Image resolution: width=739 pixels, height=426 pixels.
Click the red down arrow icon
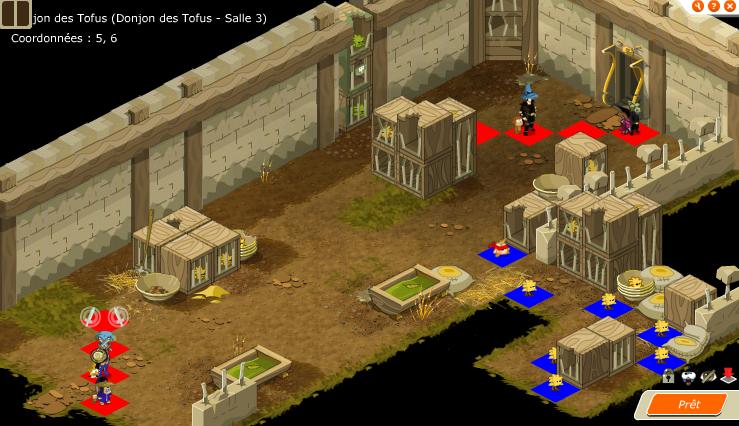(x=727, y=377)
